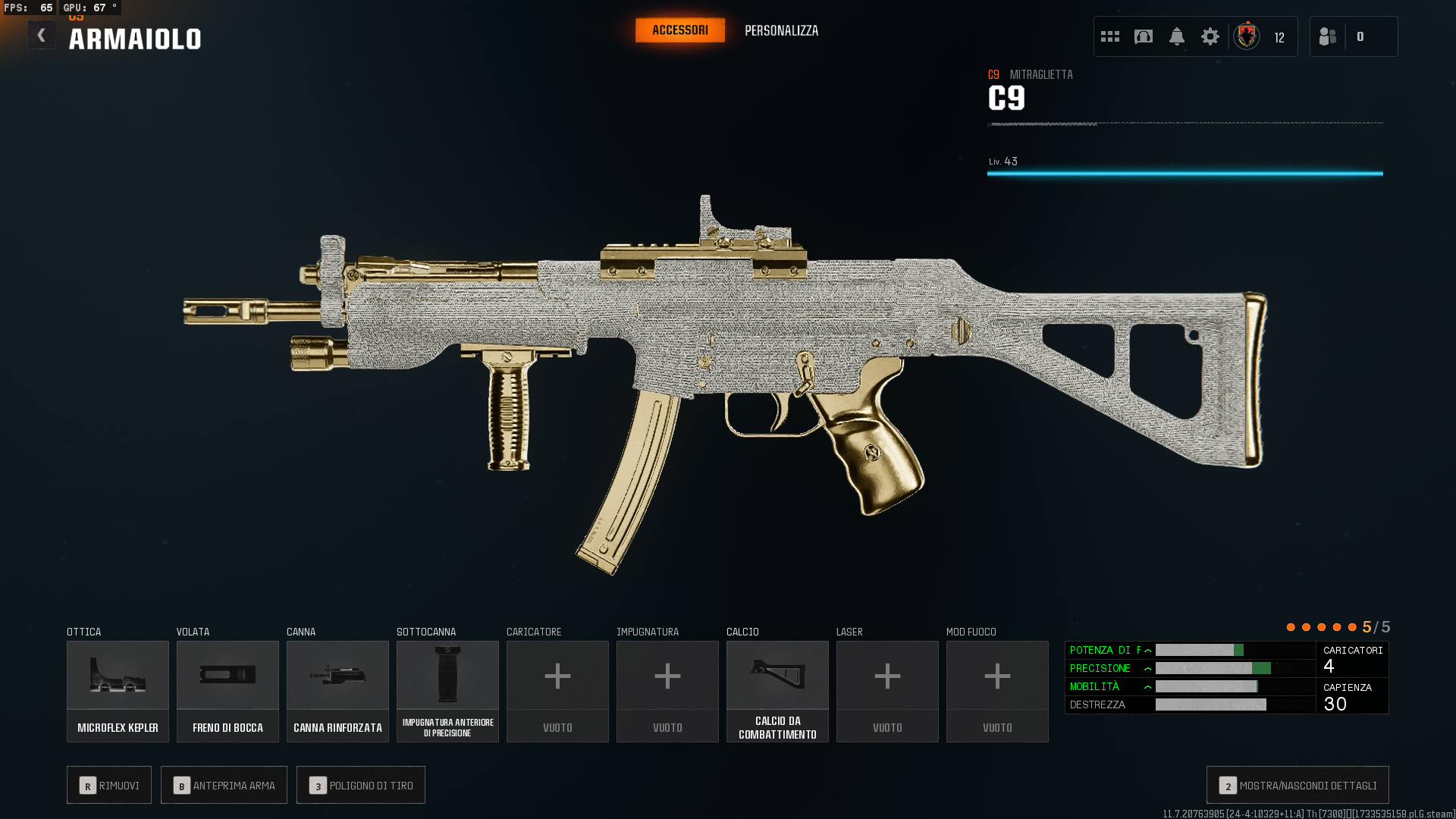This screenshot has height=819, width=1456.
Task: Toggle Mostra/Nascondi Dettagli
Action: tap(1298, 785)
